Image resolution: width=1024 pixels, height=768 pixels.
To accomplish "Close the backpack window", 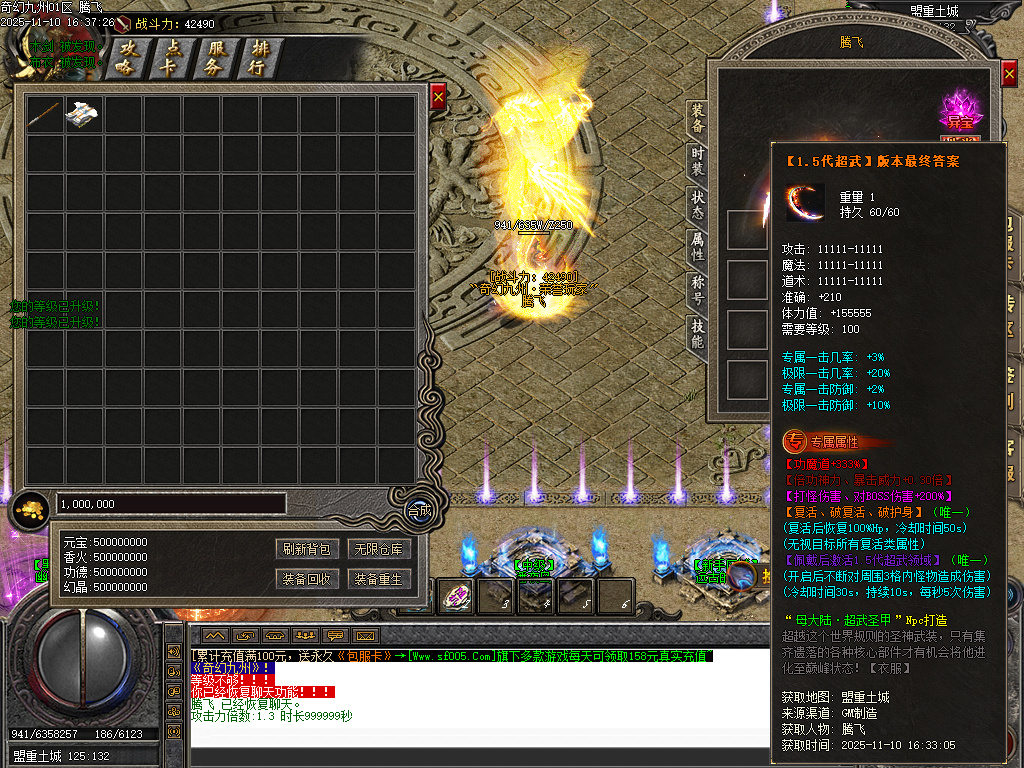I will click(438, 97).
